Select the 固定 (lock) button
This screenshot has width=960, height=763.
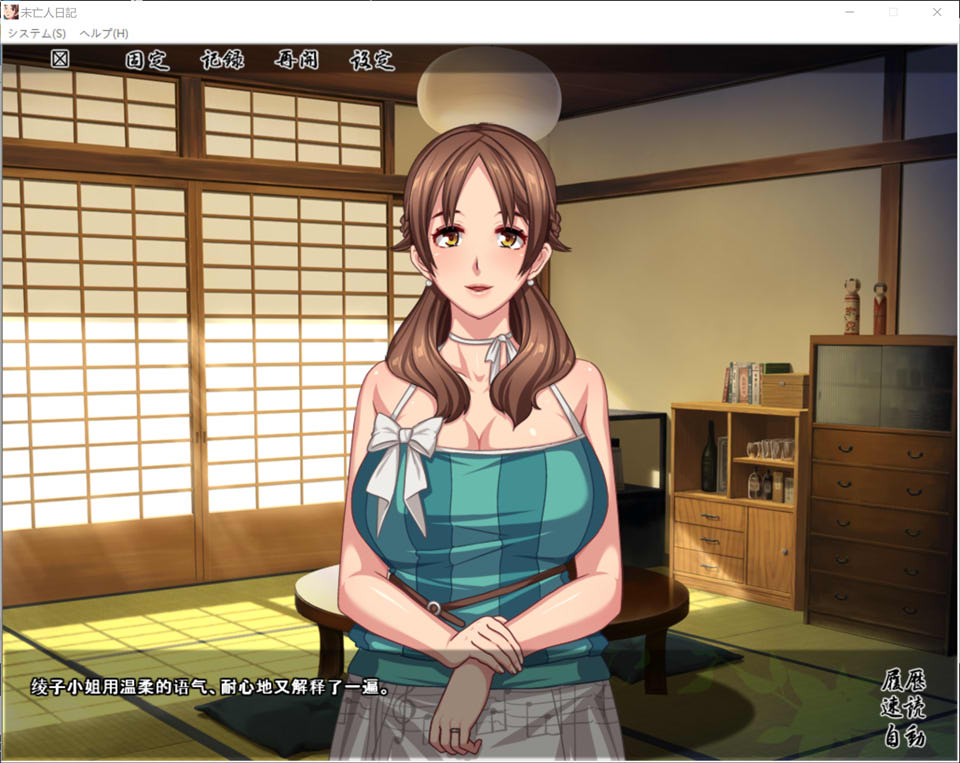click(147, 60)
